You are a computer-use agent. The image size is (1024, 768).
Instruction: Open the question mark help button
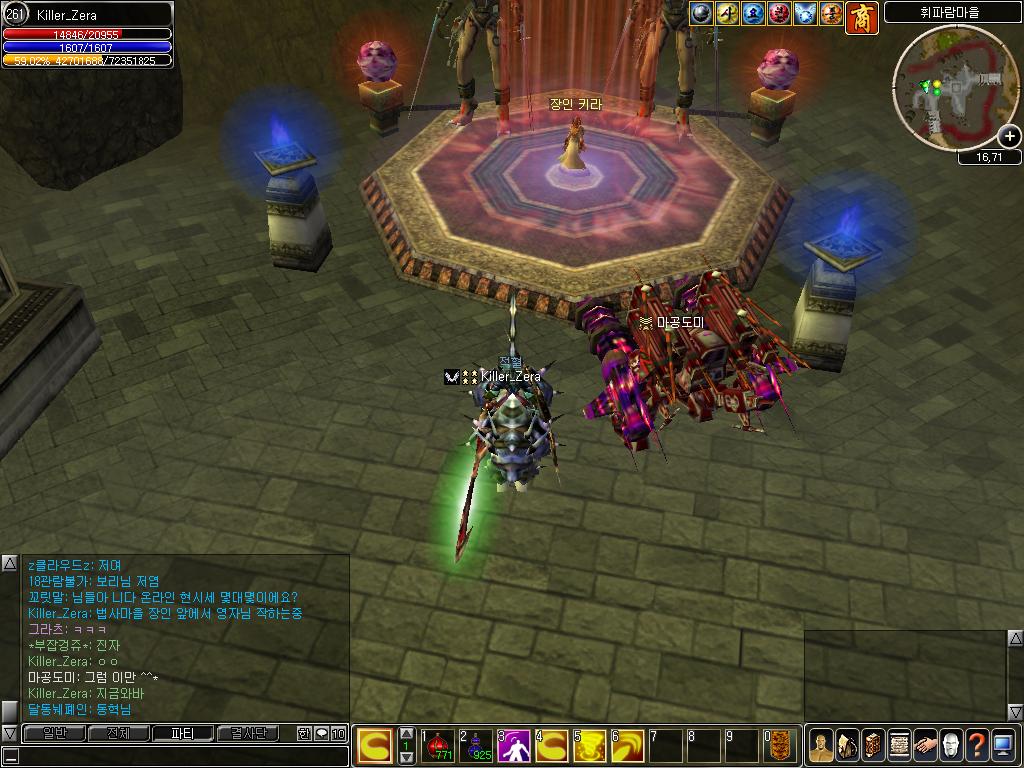[977, 745]
